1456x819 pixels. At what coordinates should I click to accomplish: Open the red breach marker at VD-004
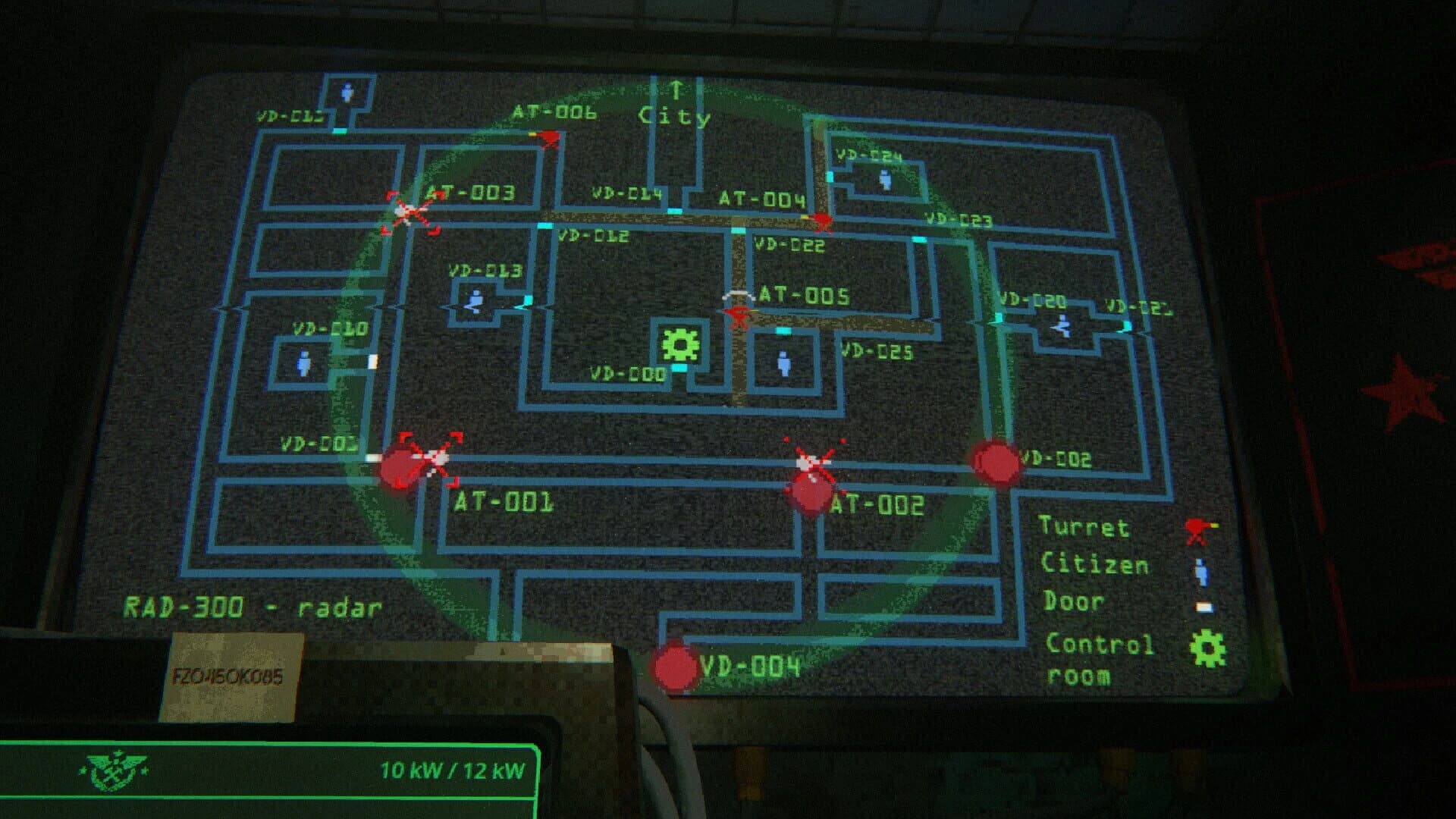coord(676,667)
